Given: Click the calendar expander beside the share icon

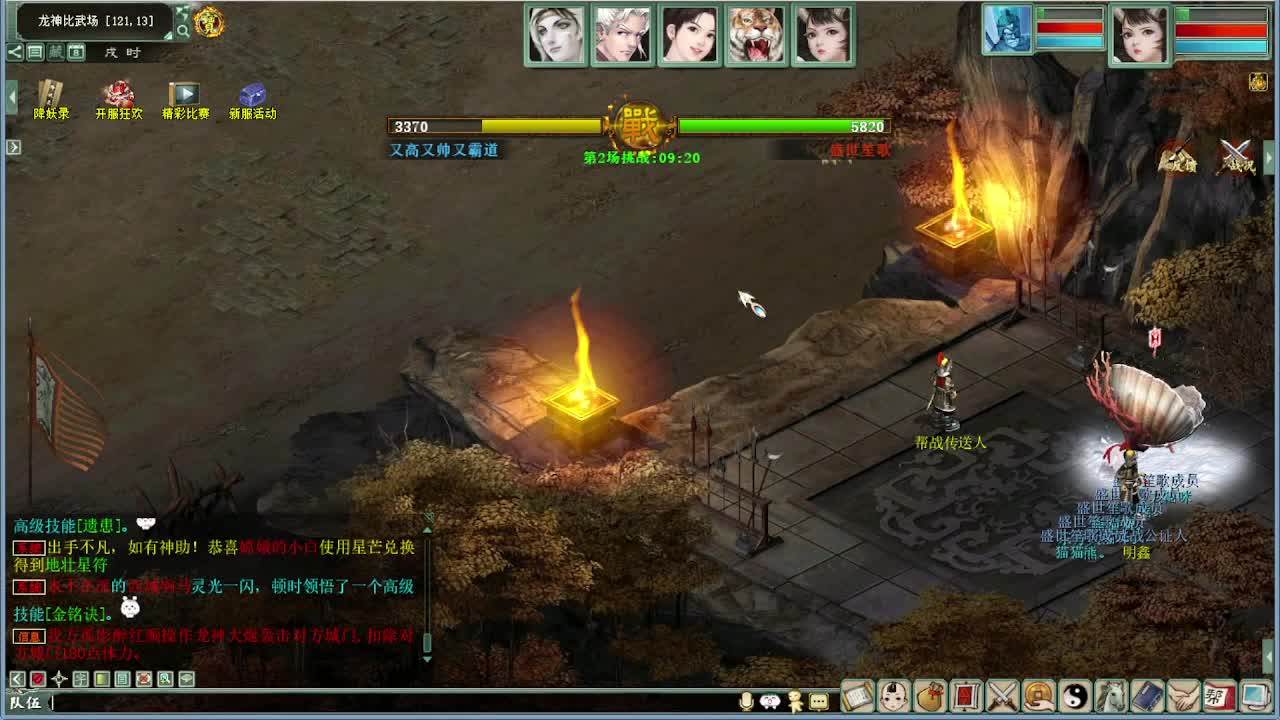Looking at the screenshot, I should (76, 53).
